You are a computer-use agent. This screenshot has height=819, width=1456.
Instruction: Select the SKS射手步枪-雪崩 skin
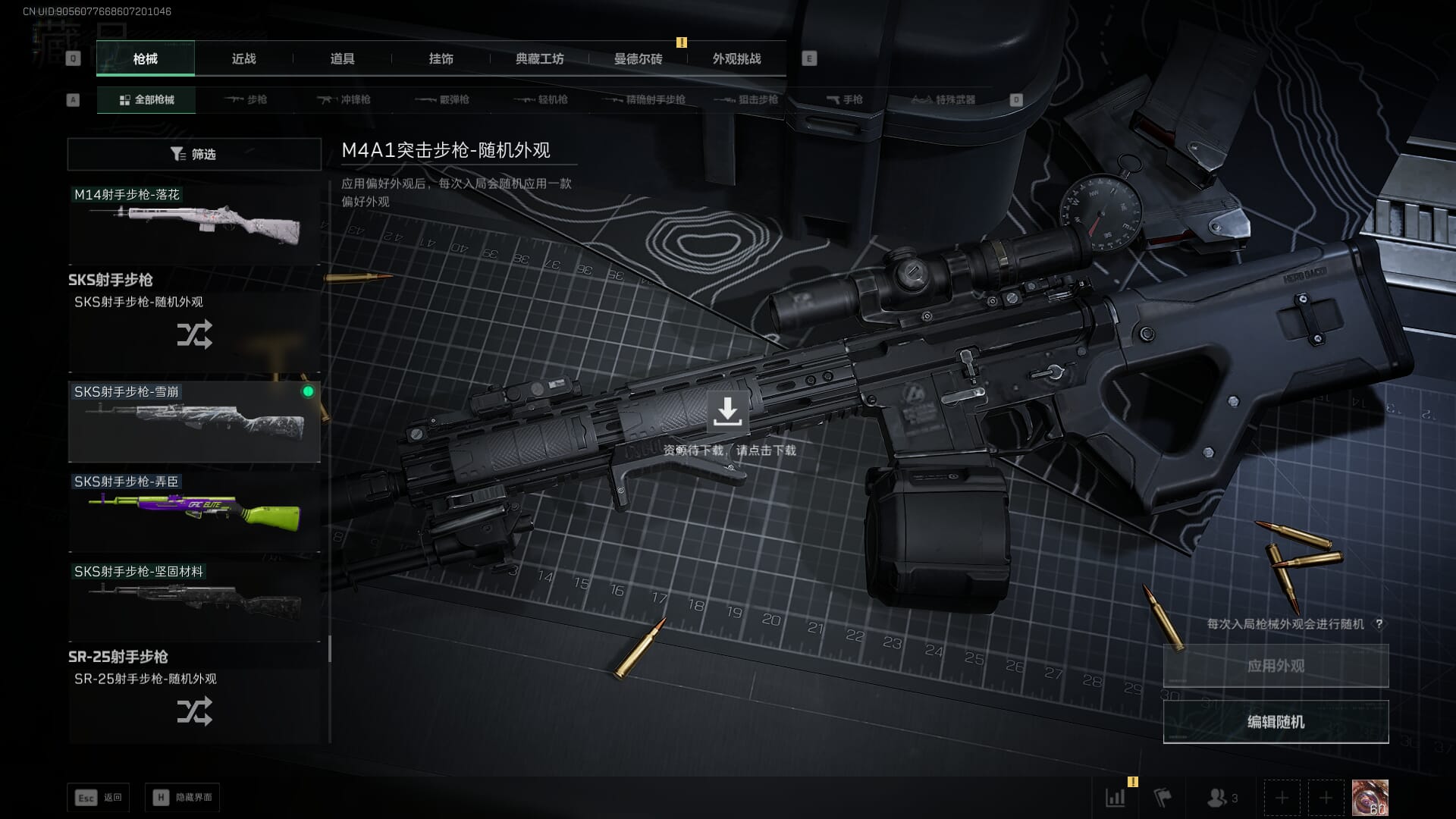point(194,422)
